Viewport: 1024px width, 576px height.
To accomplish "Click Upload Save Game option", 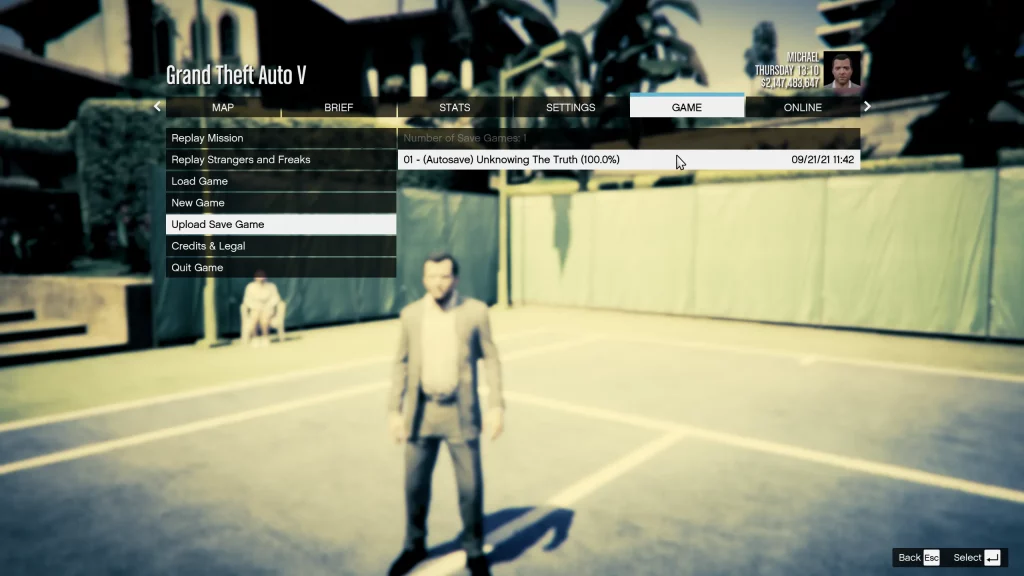I will tap(281, 224).
